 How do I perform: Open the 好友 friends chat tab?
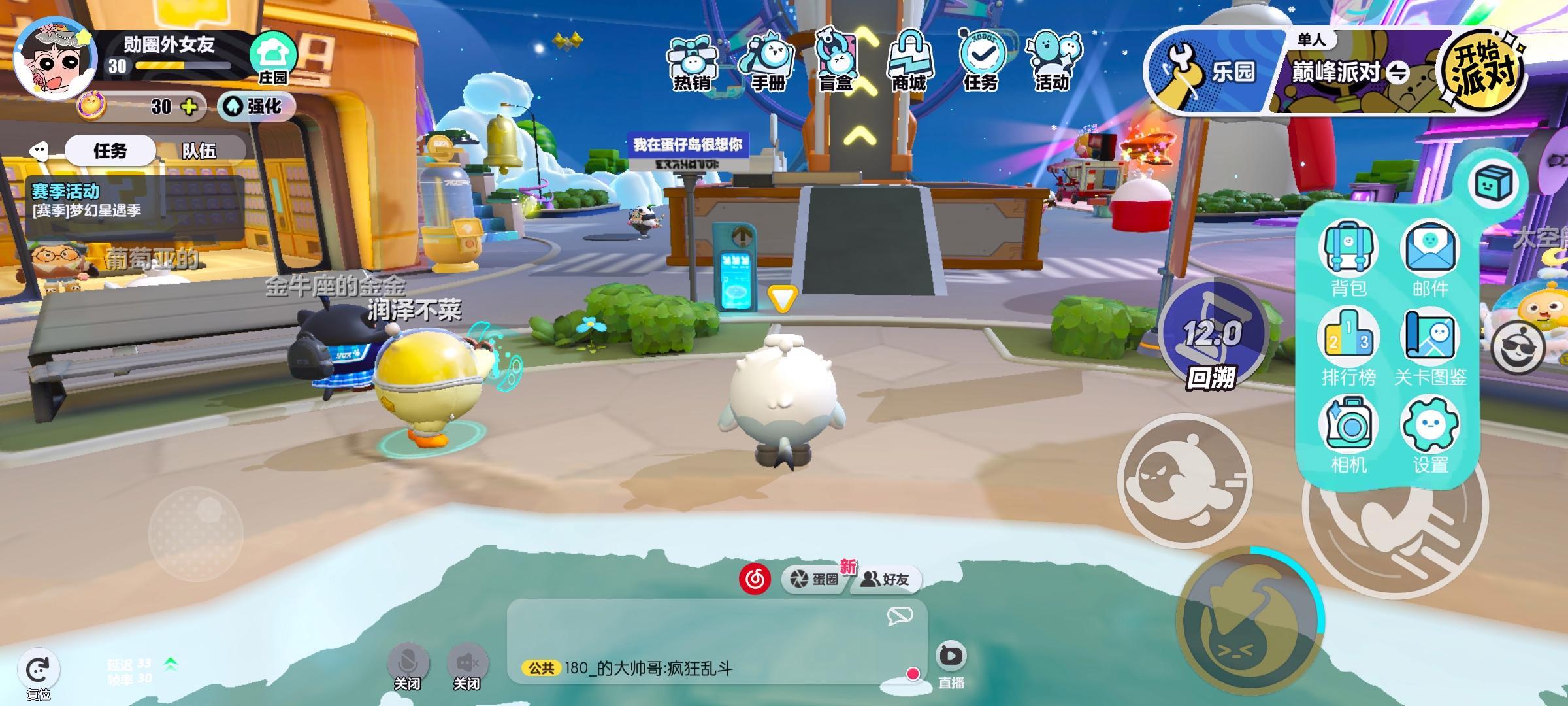(887, 579)
